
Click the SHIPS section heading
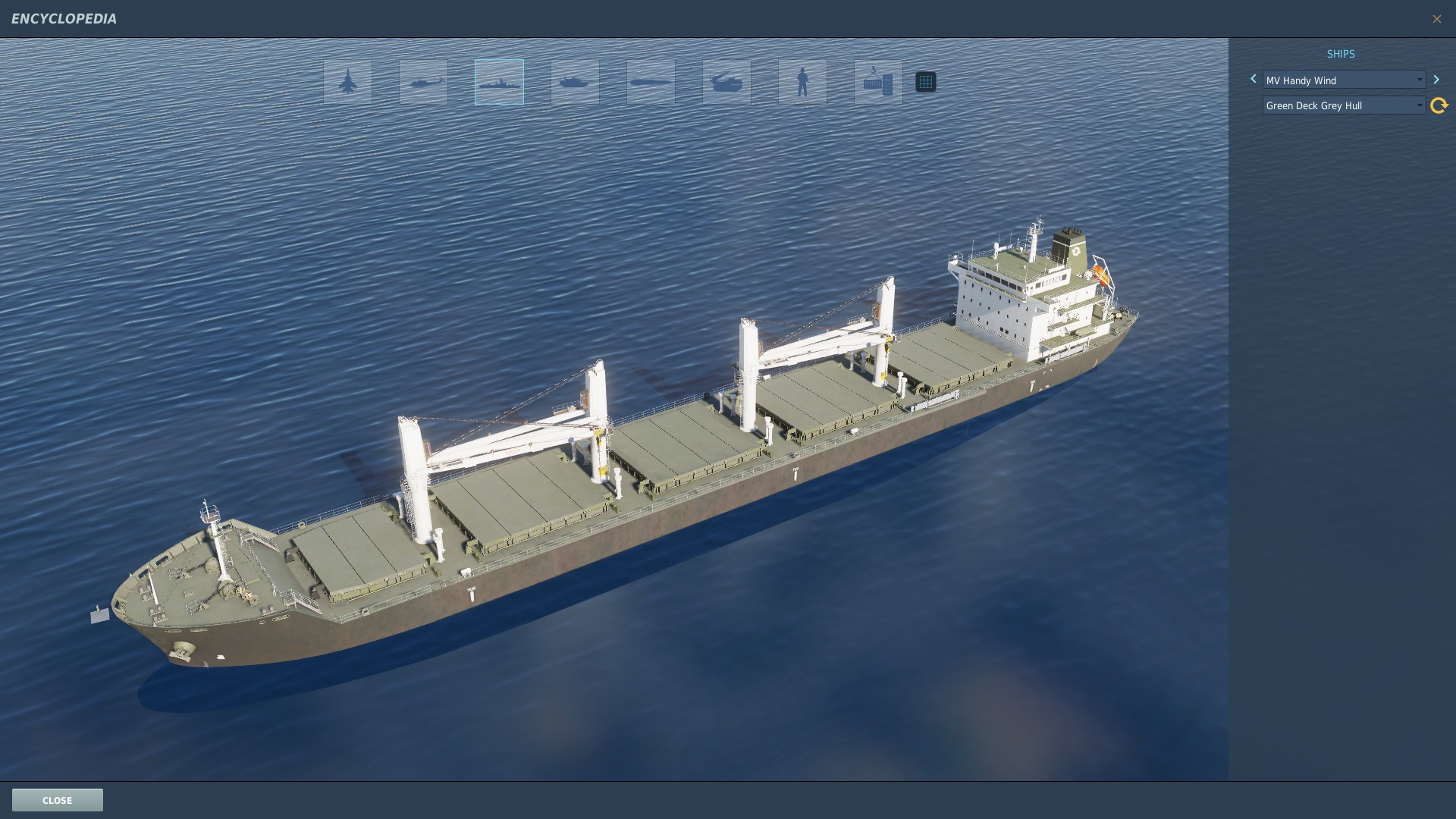[x=1341, y=54]
